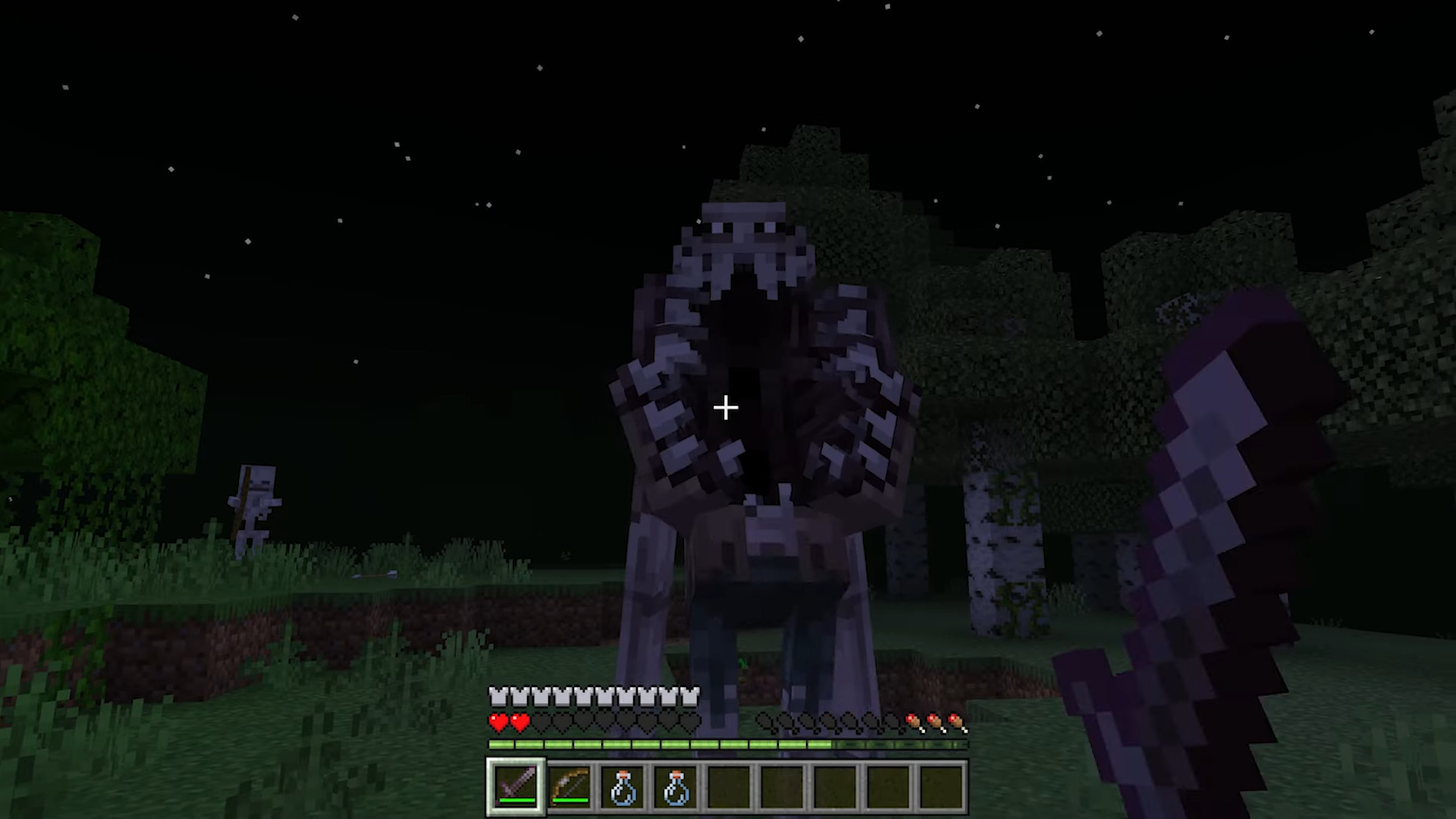This screenshot has width=1456, height=819.
Task: Switch to the bow in the hotbar
Action: pos(570,787)
